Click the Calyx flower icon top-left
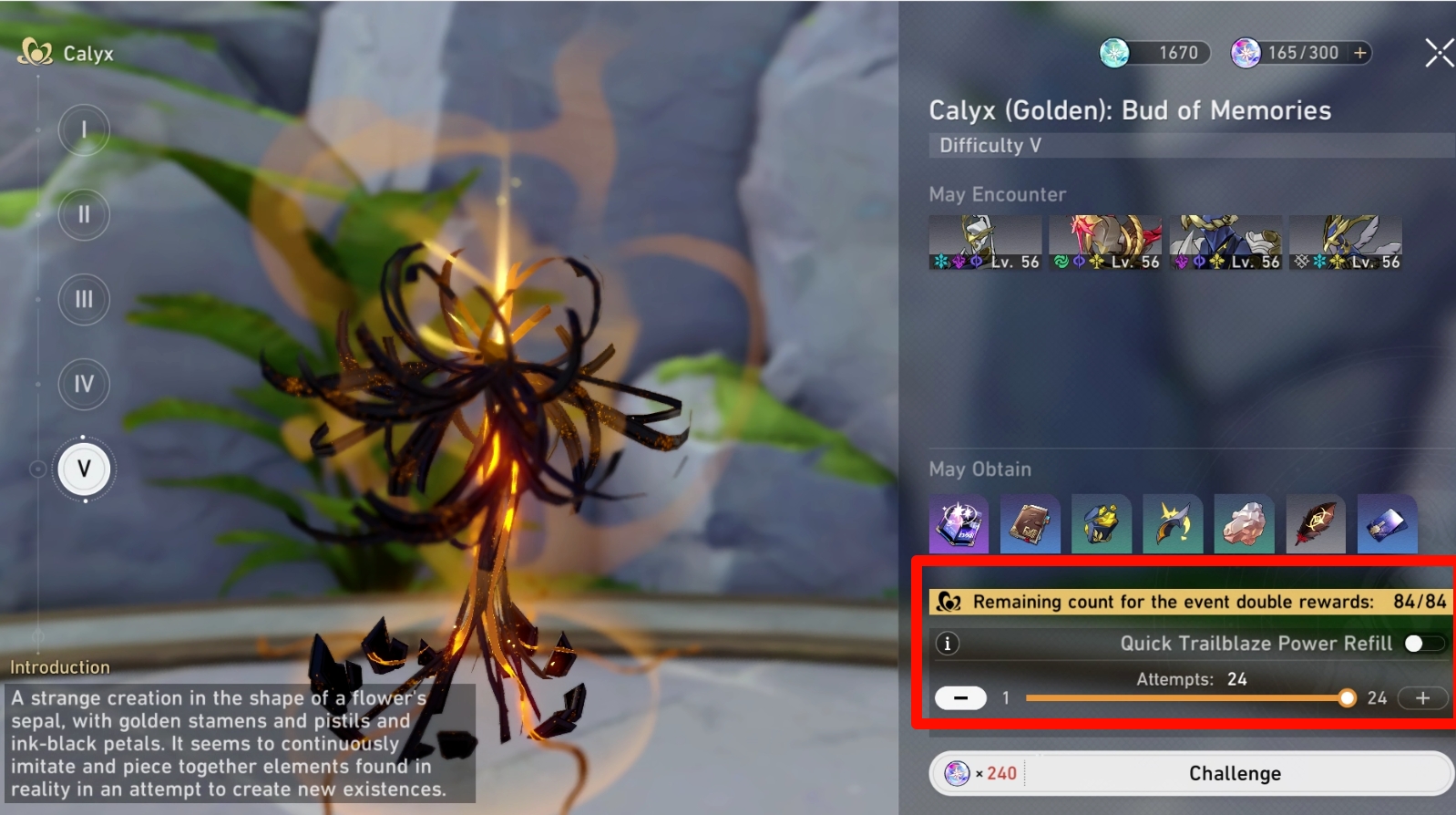Viewport: 1456px width, 815px height. (x=36, y=53)
